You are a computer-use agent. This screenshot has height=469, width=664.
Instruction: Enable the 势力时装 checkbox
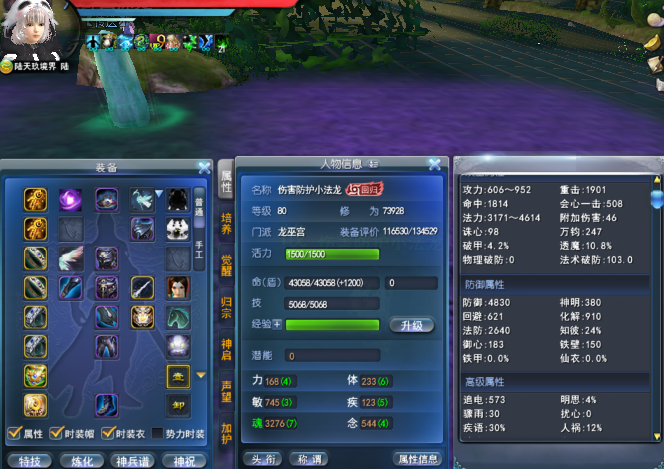tap(157, 433)
